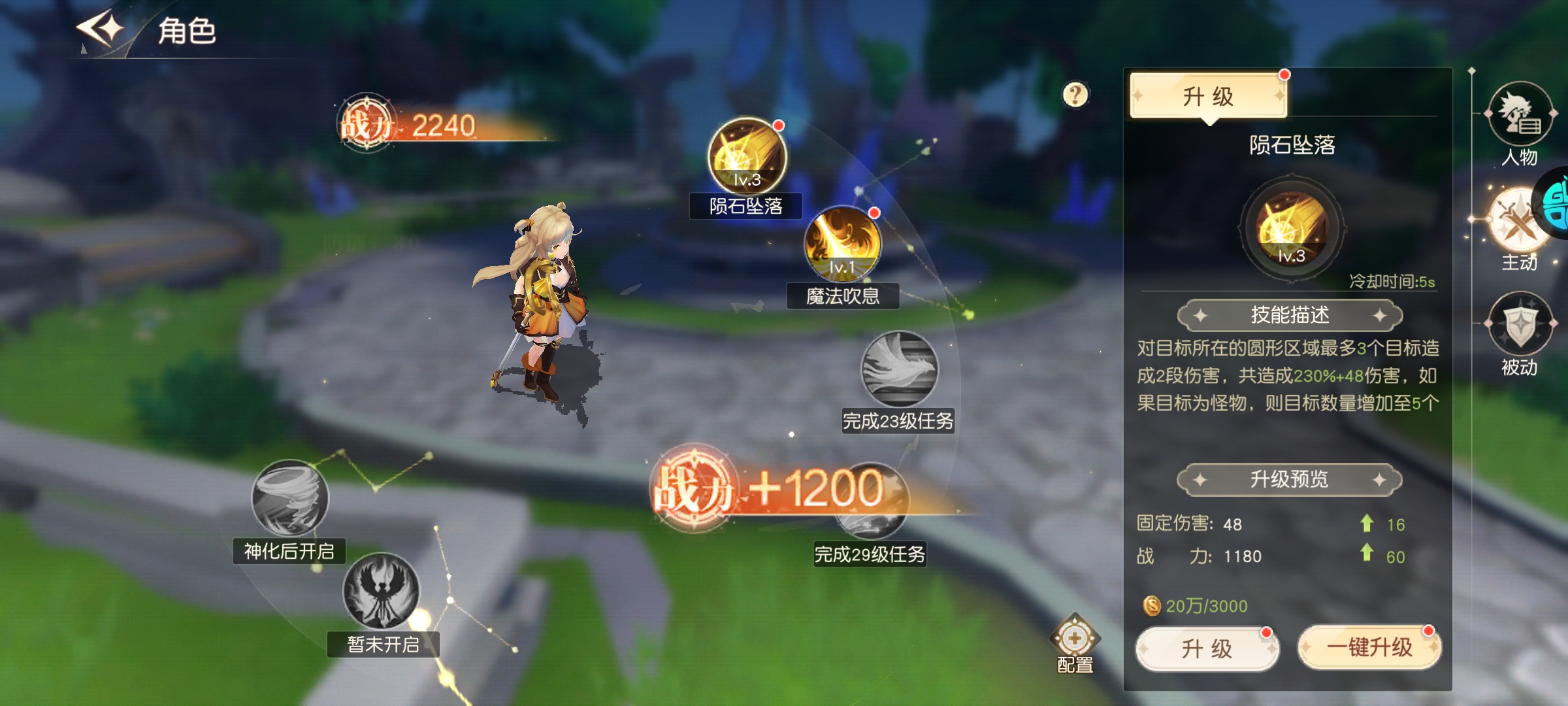Switch to the 升级 tab at panel top
The height and width of the screenshot is (706, 1568).
(1208, 96)
